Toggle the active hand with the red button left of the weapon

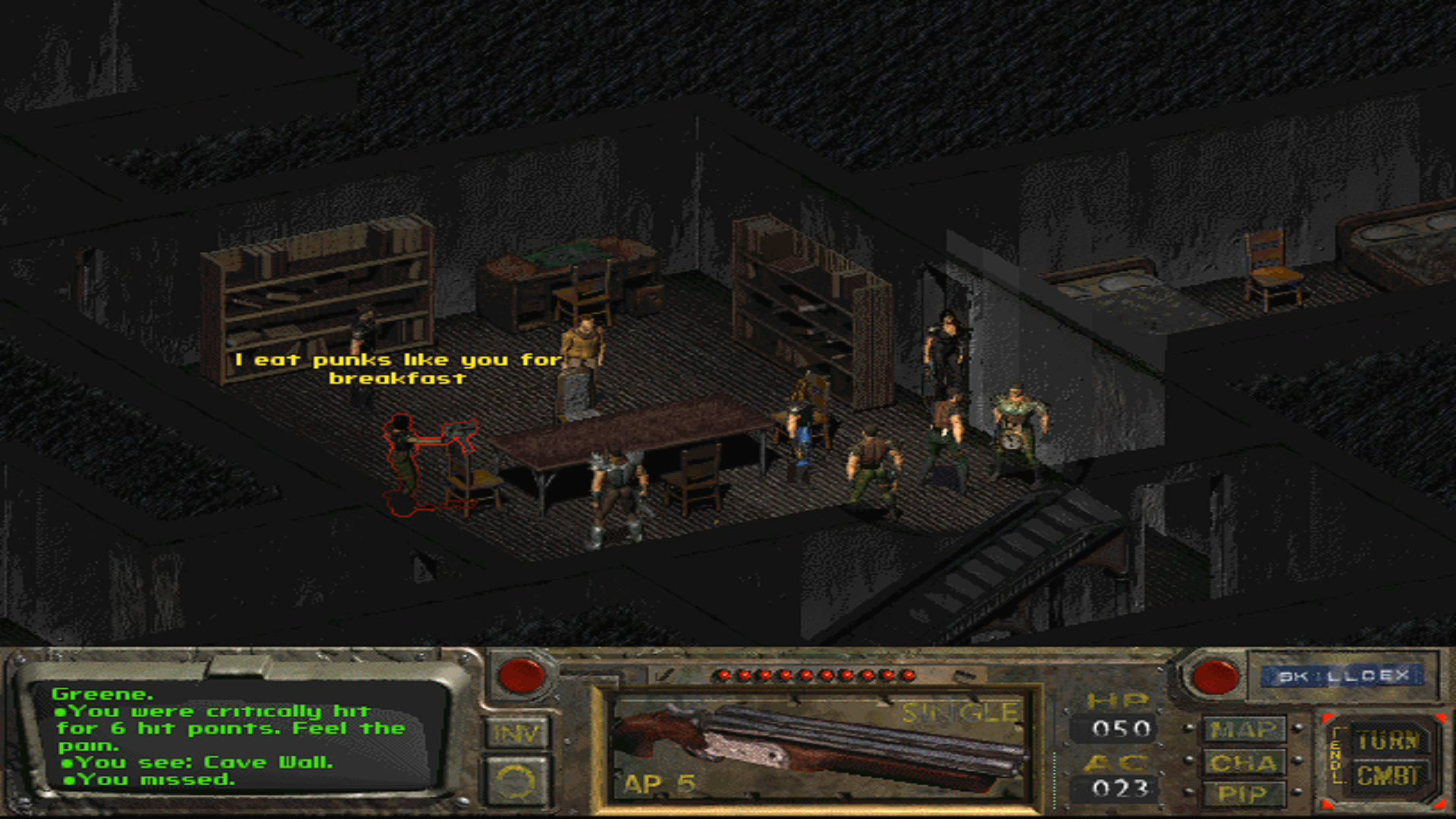click(520, 675)
